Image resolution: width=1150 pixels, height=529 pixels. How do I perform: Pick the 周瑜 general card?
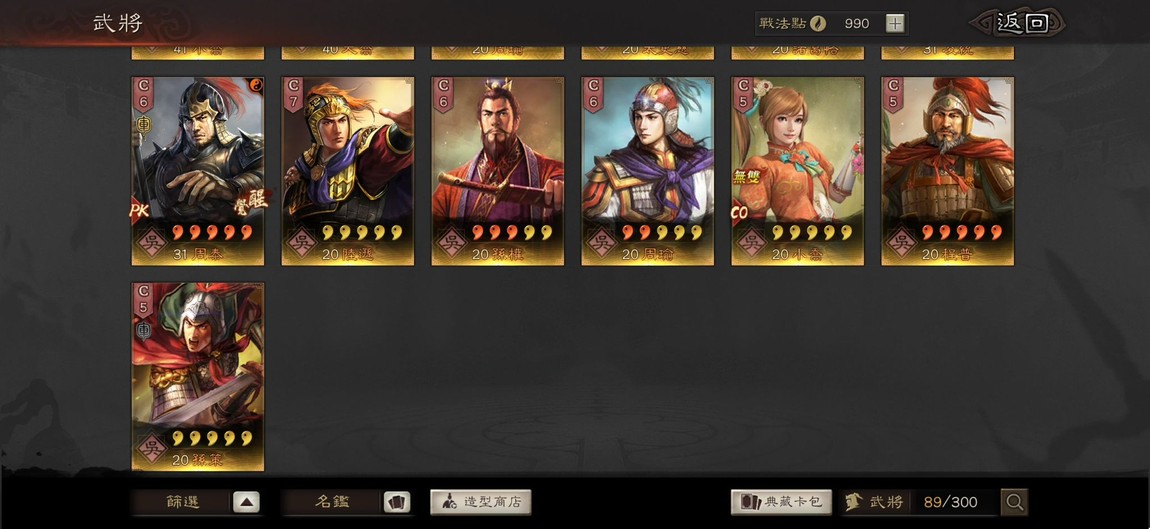click(648, 170)
